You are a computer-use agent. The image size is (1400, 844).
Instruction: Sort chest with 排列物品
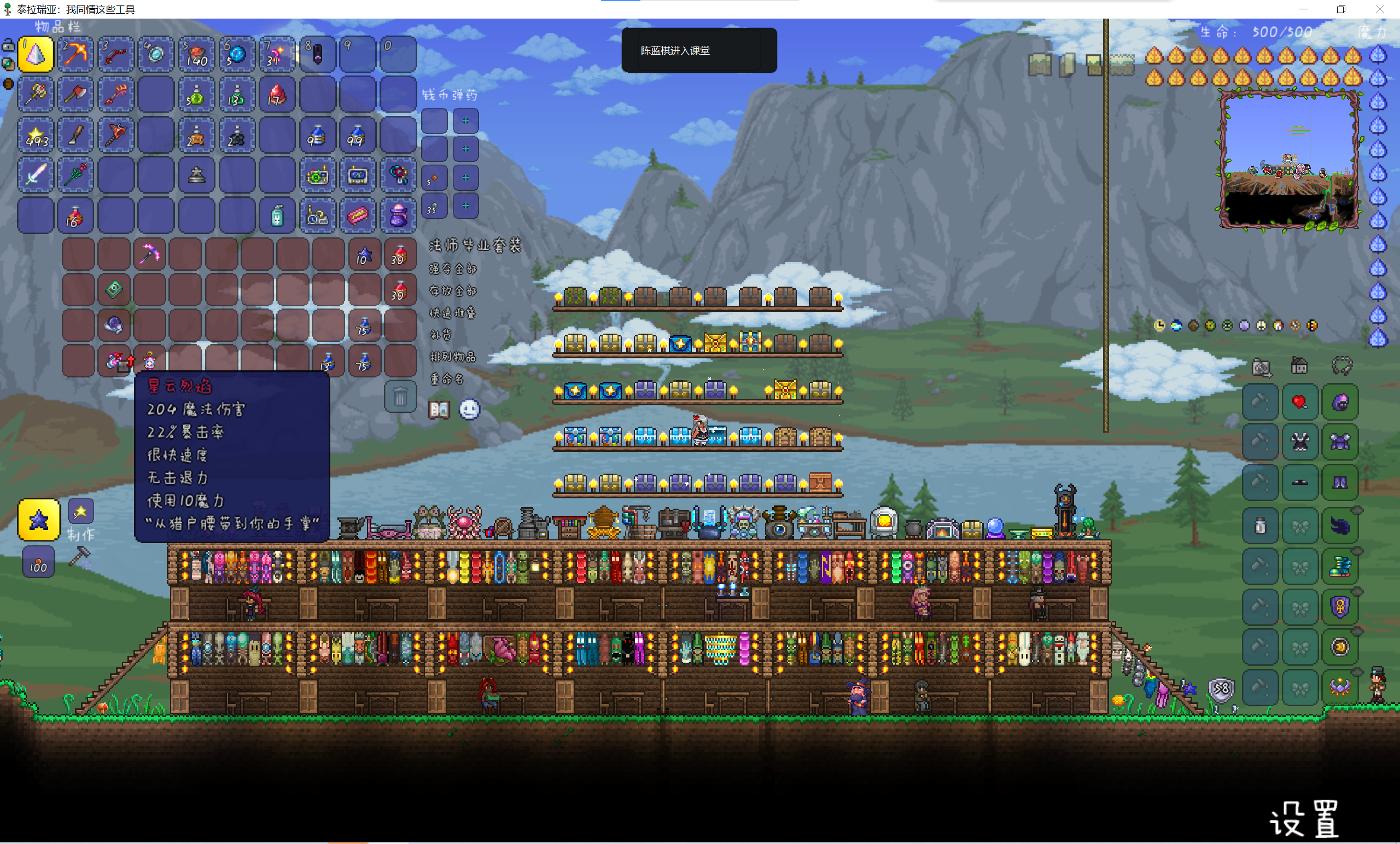click(x=452, y=358)
